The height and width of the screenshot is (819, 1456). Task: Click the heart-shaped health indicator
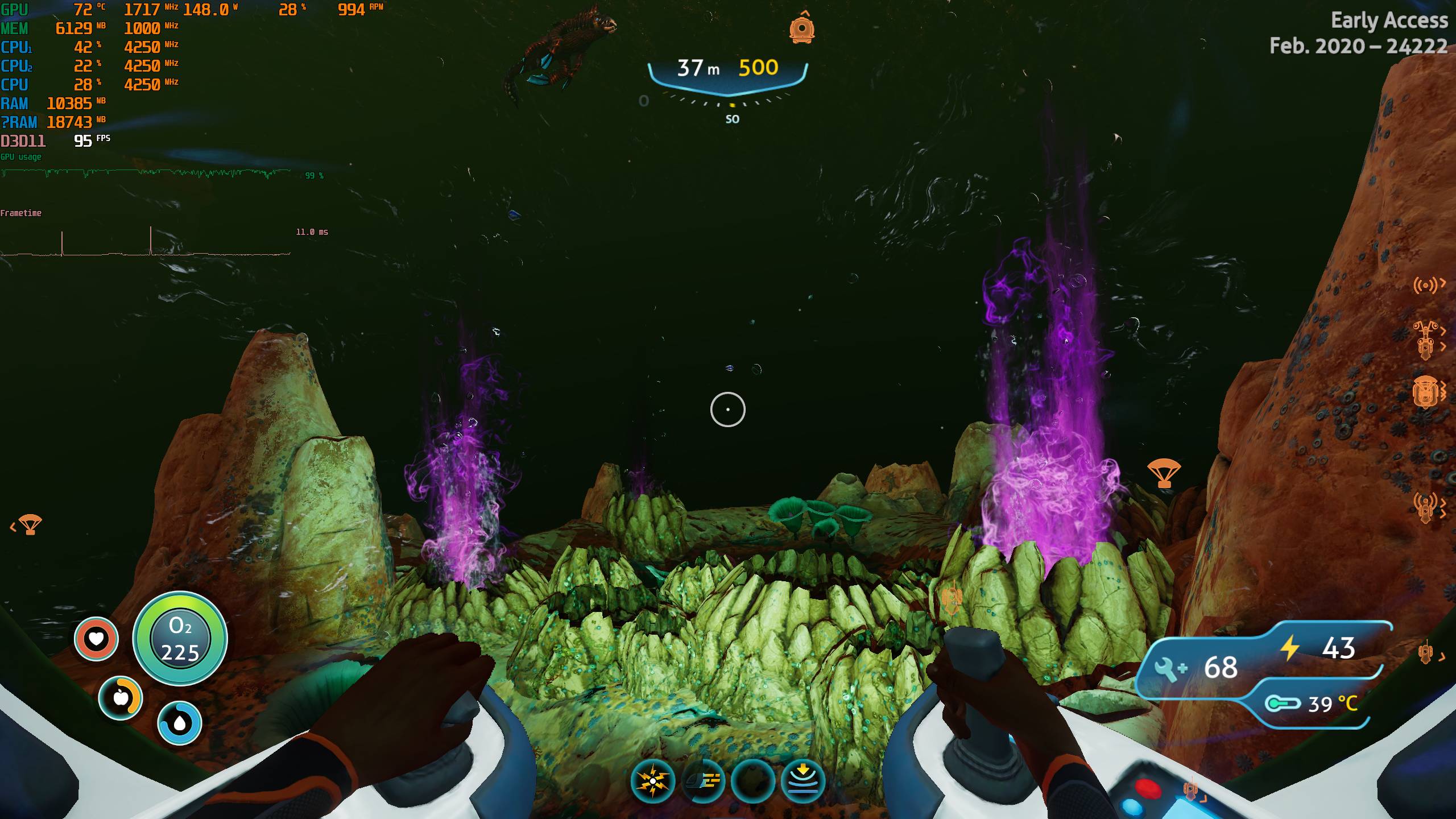[x=96, y=639]
